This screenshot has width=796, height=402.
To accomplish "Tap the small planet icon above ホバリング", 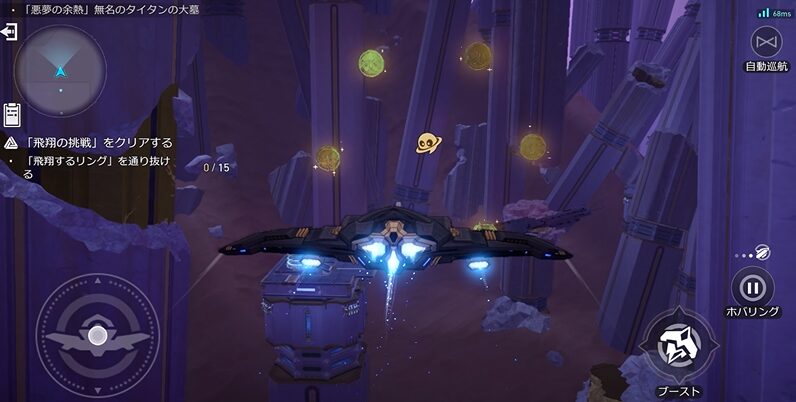I will (762, 252).
